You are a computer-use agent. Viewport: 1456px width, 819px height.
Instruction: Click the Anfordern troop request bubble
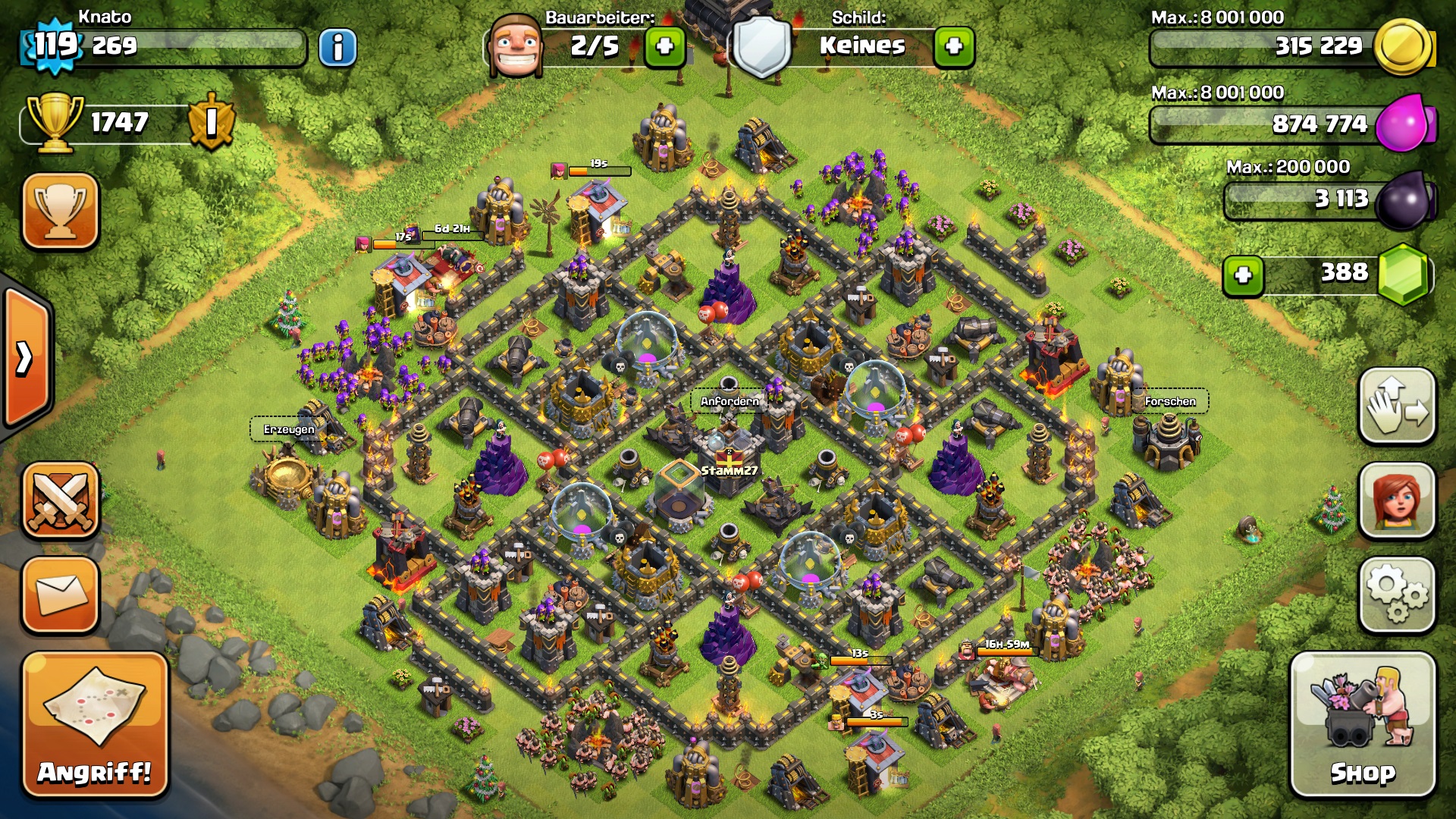(x=729, y=401)
